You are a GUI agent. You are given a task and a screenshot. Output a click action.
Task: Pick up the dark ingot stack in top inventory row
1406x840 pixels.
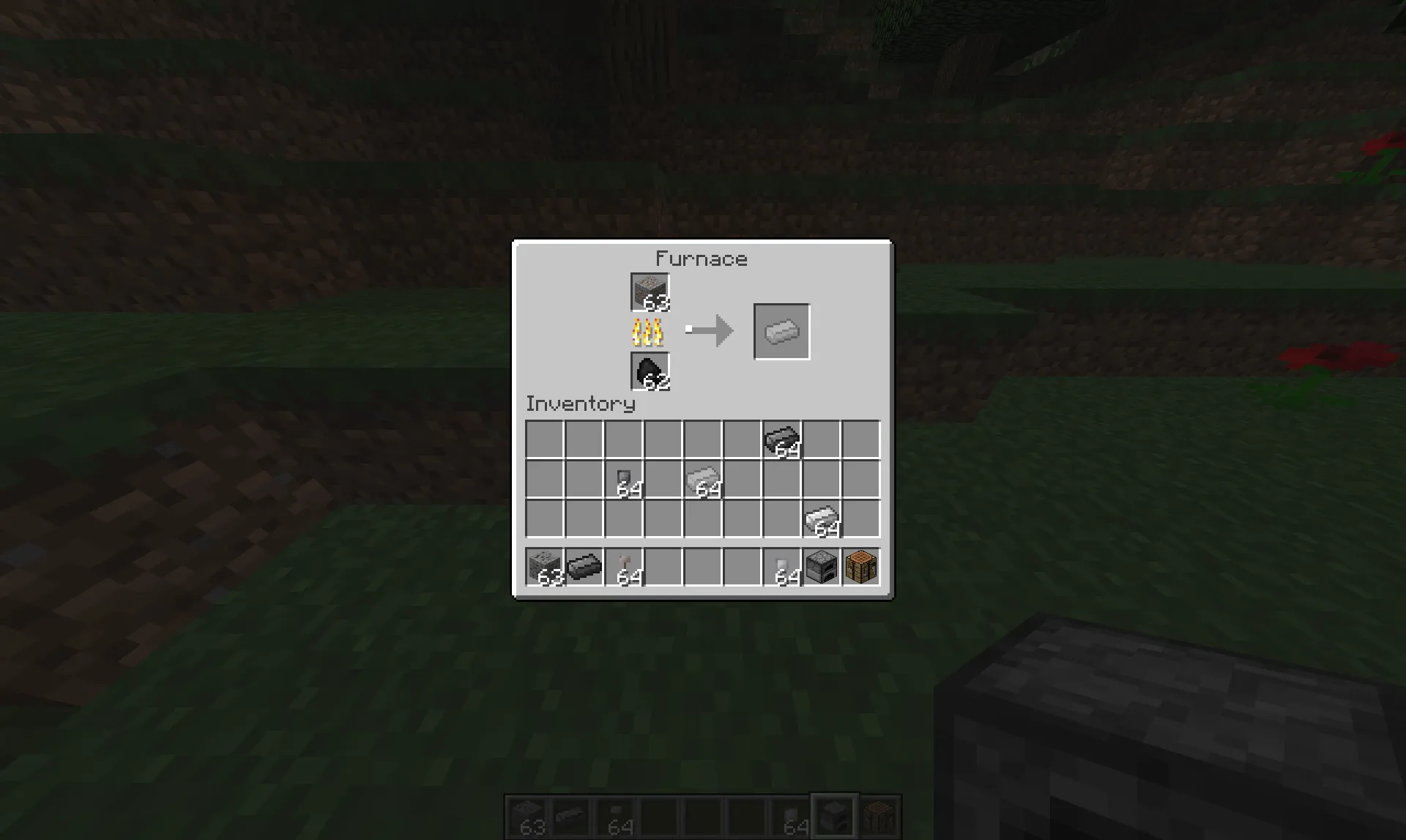tap(781, 439)
